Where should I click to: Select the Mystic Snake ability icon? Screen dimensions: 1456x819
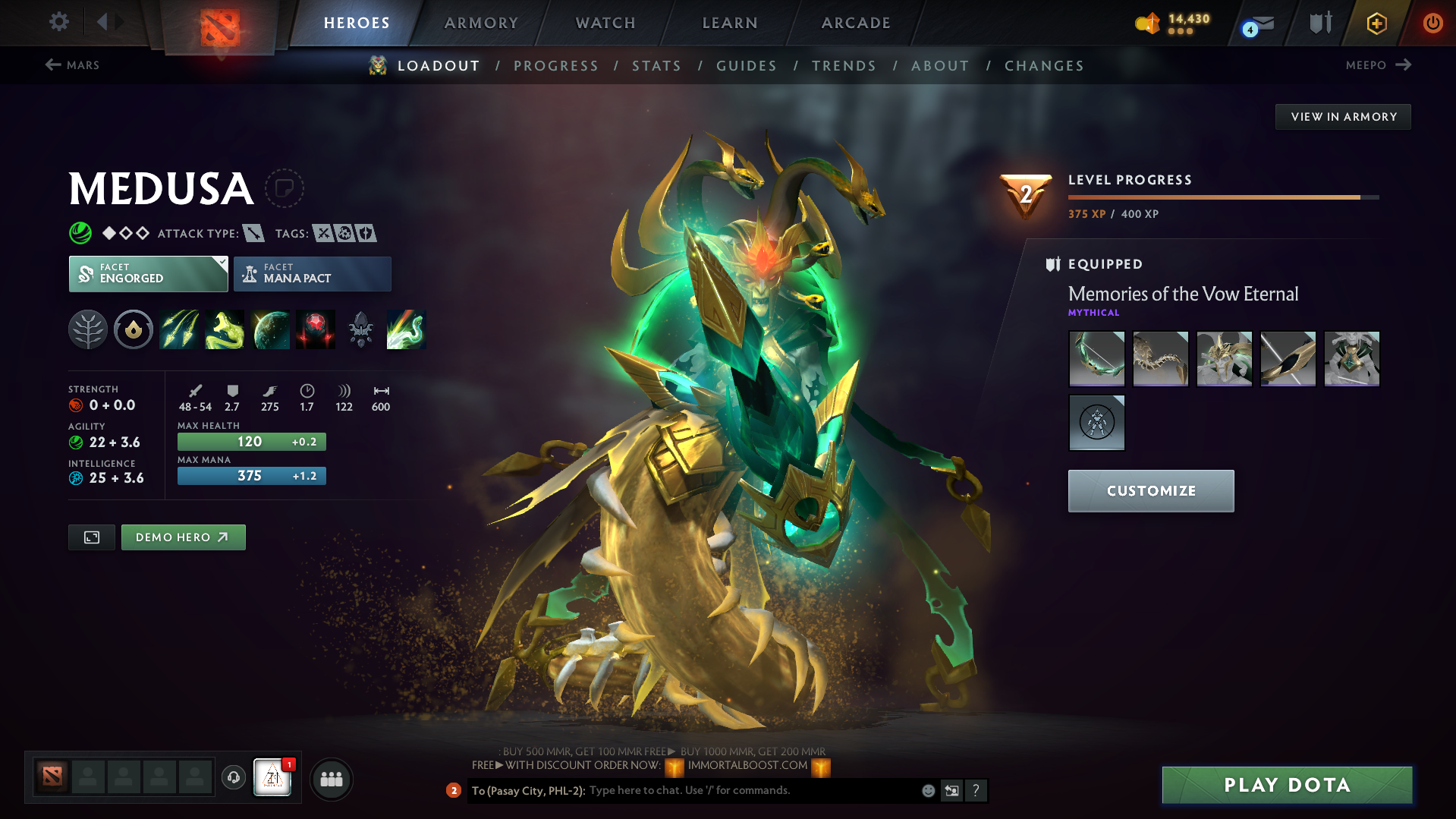[225, 329]
